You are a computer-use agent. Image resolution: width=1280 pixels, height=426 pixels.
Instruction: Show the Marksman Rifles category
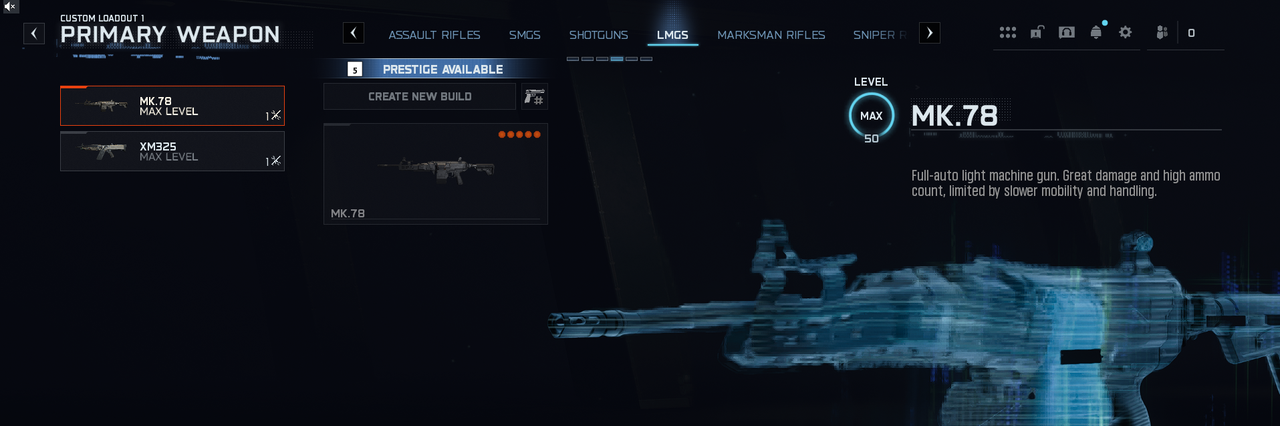(x=771, y=35)
